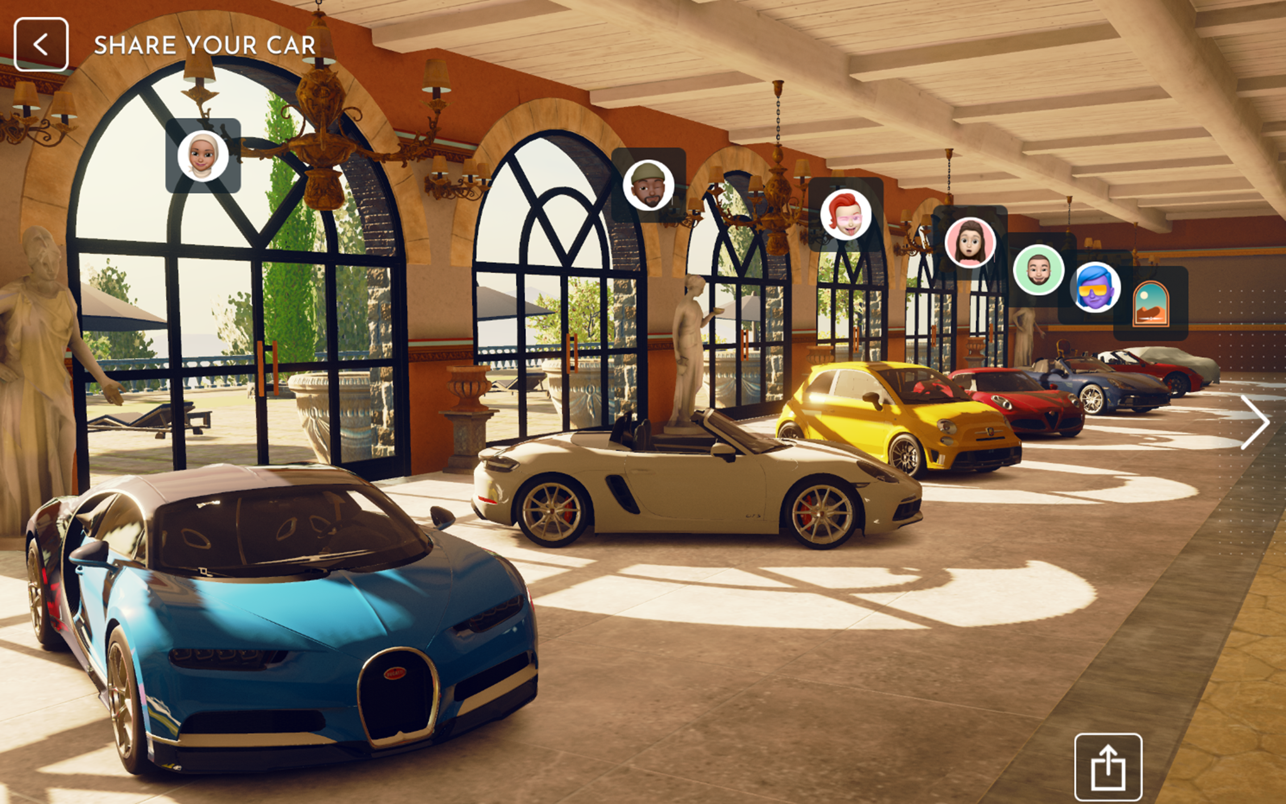1286x804 pixels.
Task: Open the card containing the desert badge
Action: (x=1152, y=305)
